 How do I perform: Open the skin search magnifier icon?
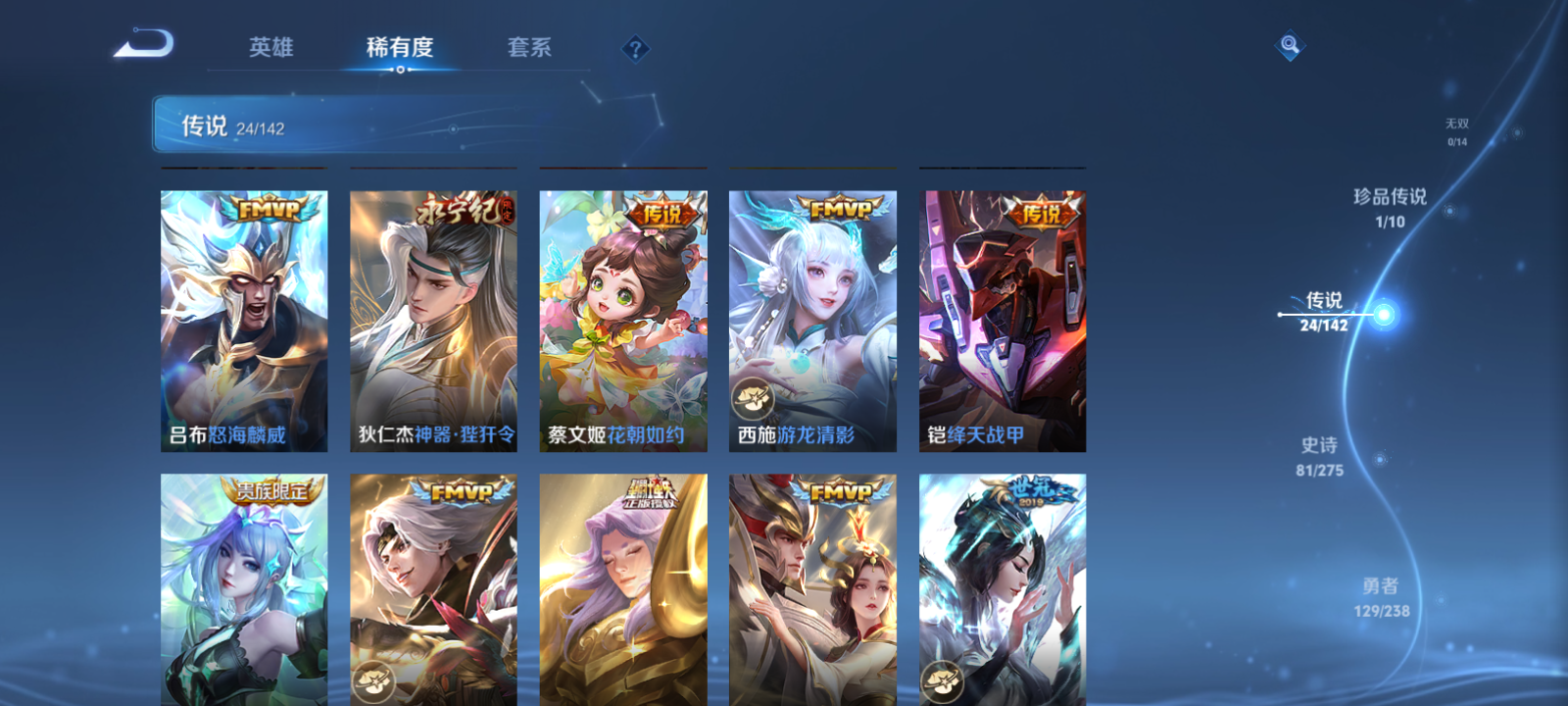tap(1290, 43)
